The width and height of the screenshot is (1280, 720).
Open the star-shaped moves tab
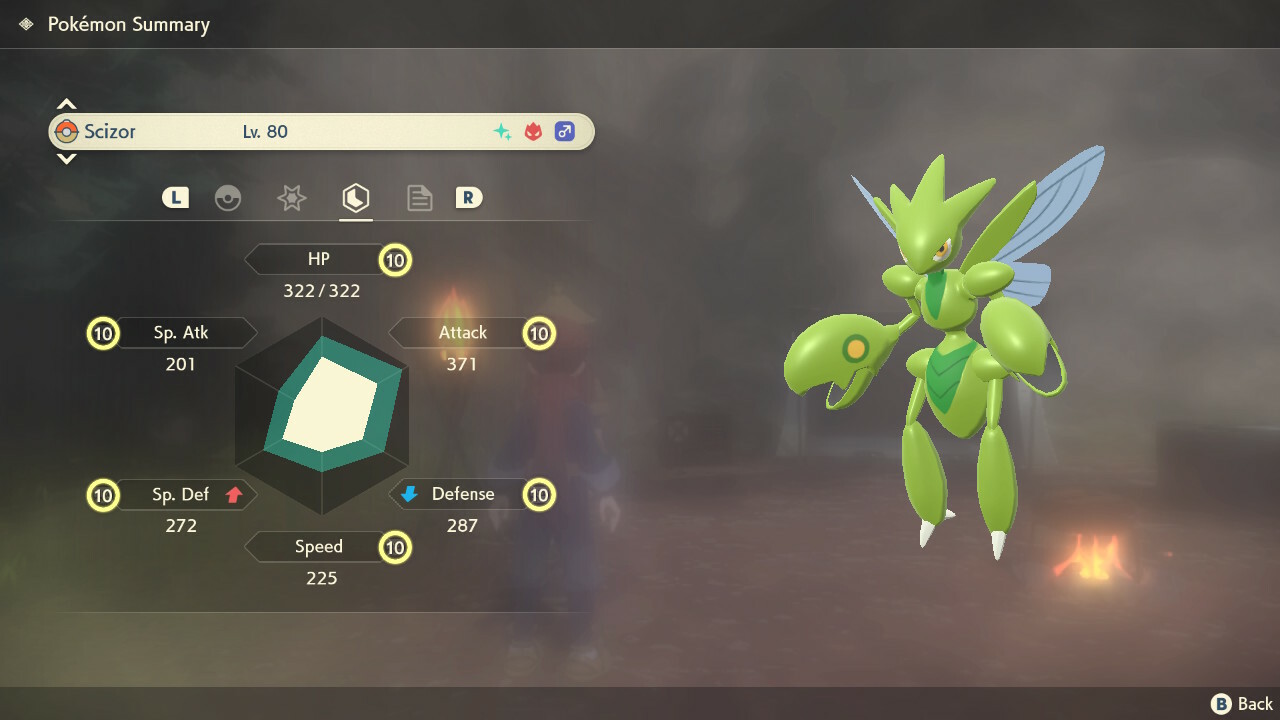pos(291,198)
